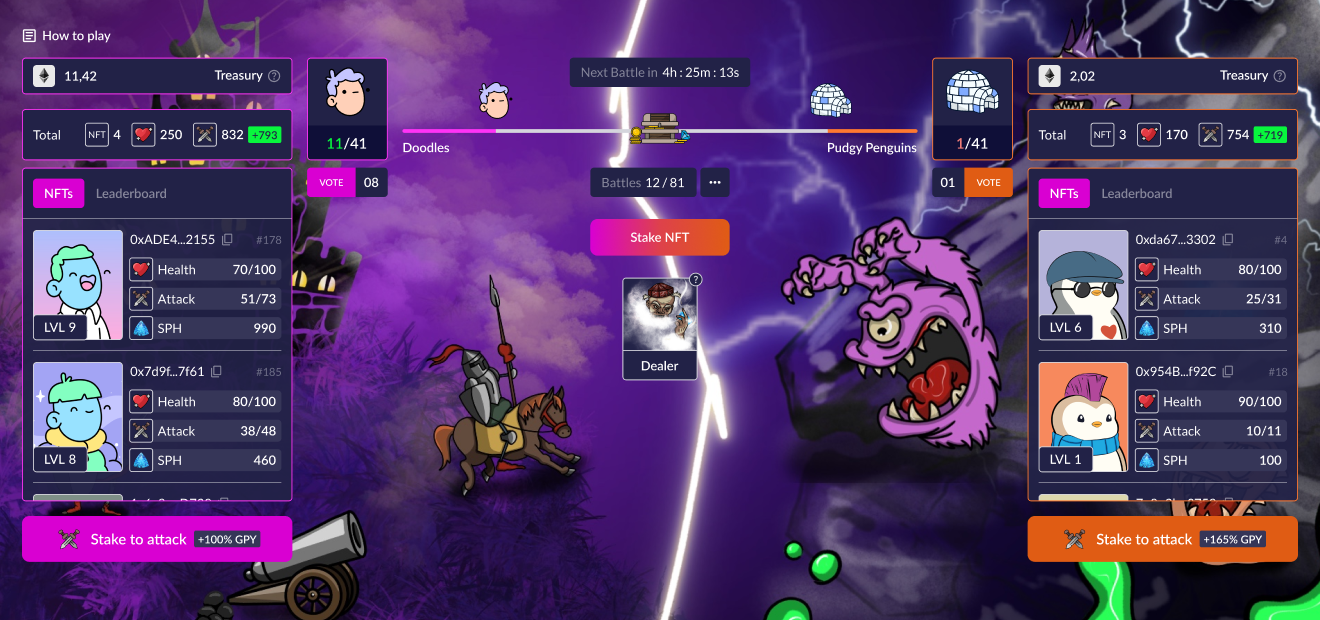Stake to attack with +100% GPY
This screenshot has width=1320, height=620.
[157, 539]
